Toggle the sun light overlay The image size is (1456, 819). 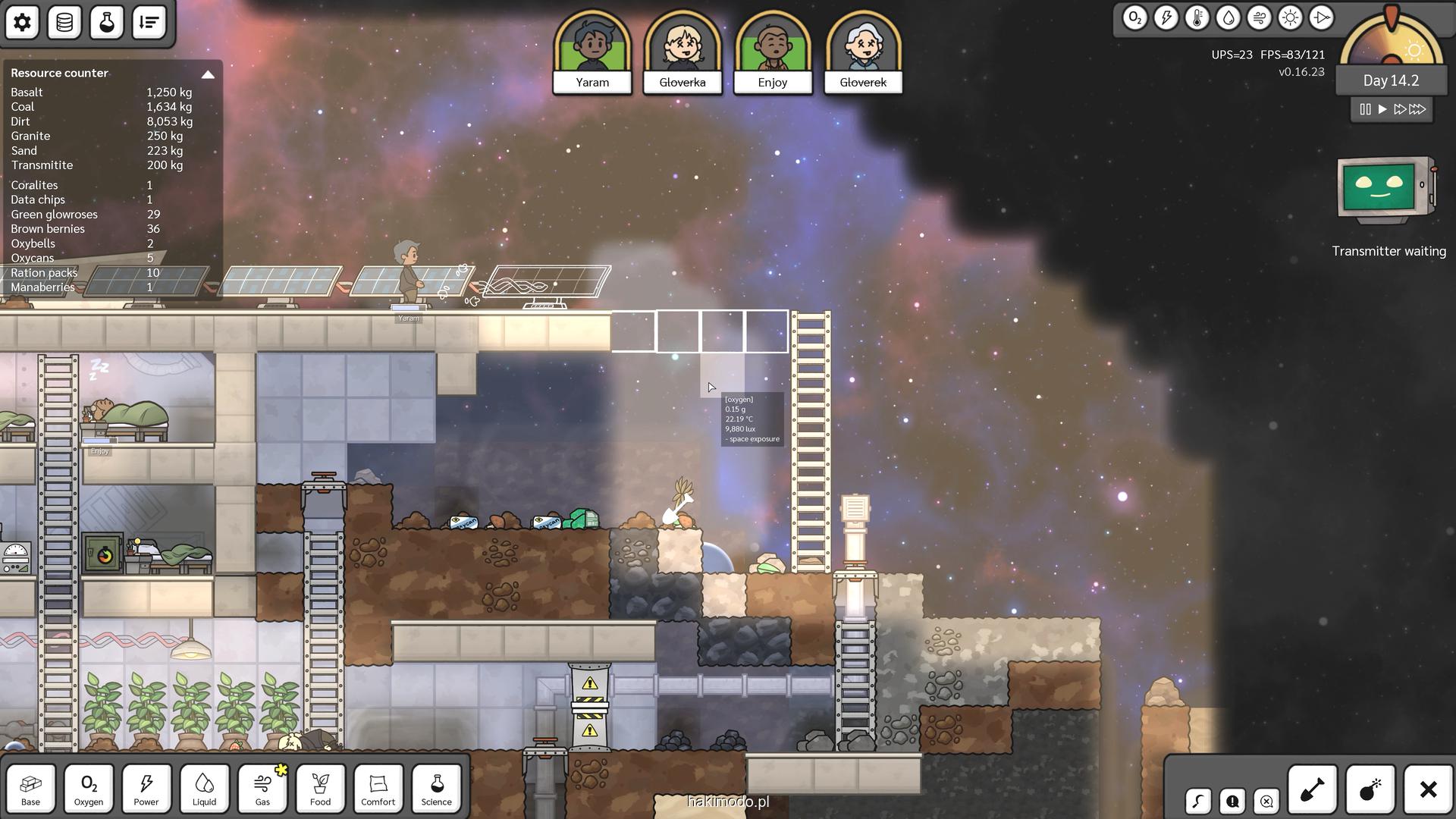click(x=1290, y=18)
